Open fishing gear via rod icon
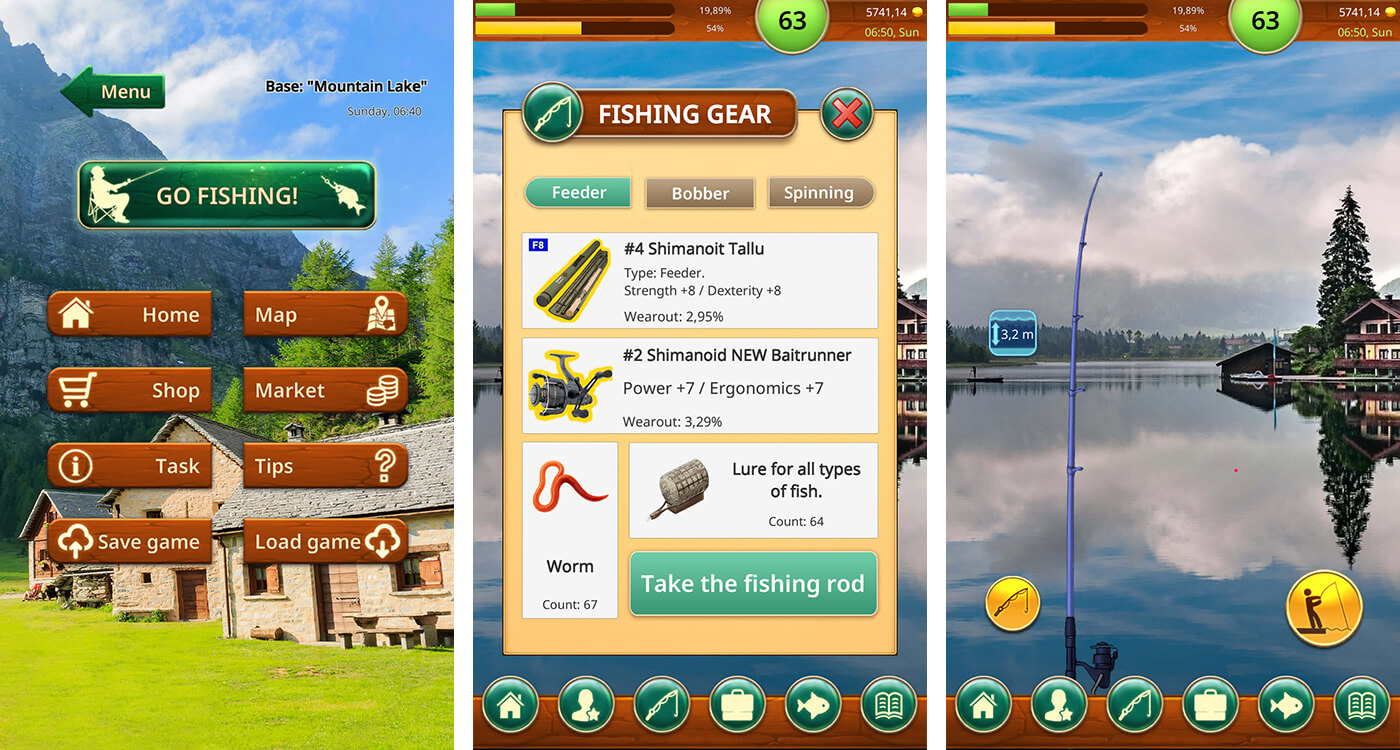The height and width of the screenshot is (750, 1400). pos(662,705)
